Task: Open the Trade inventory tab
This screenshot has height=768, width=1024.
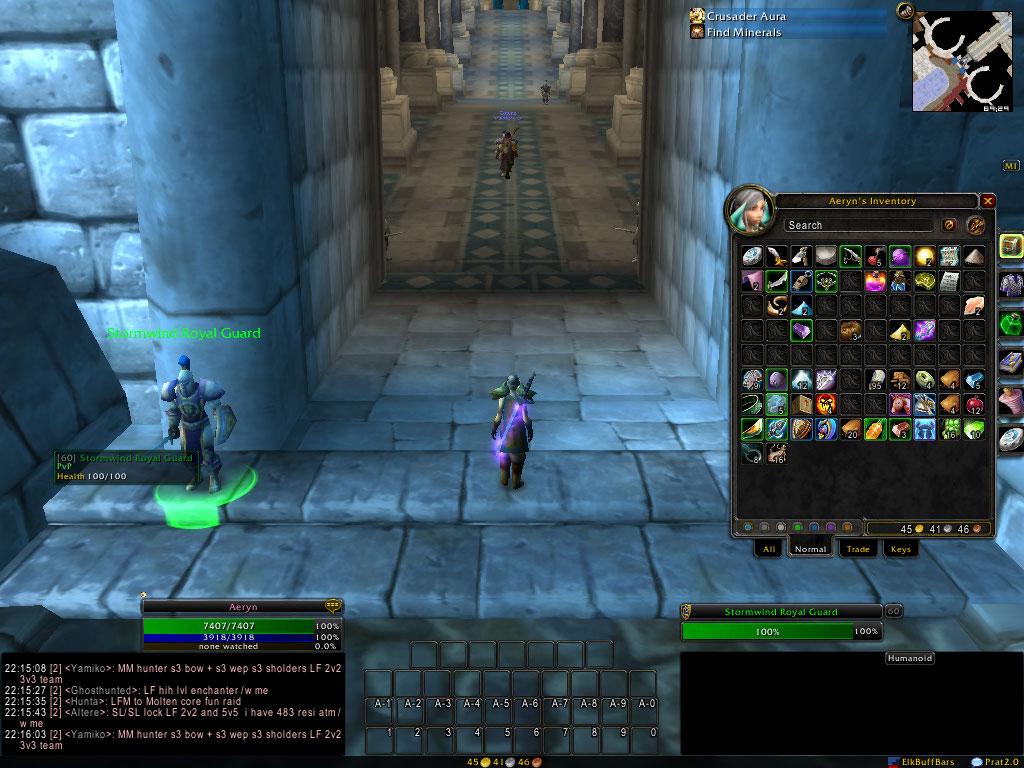Action: (857, 549)
